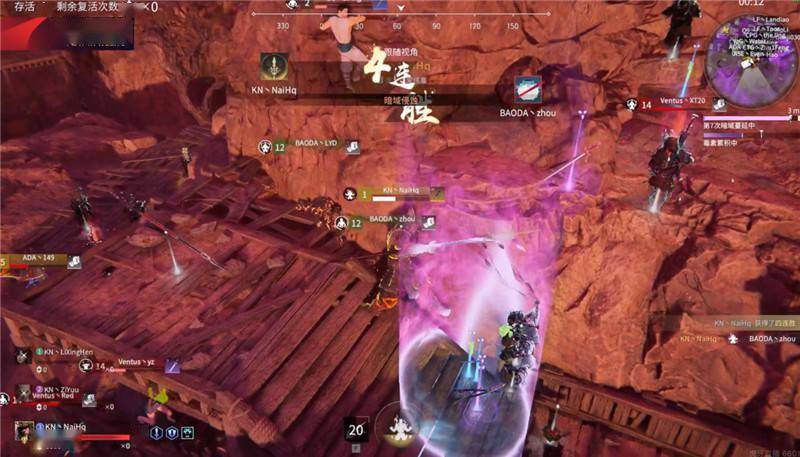Click the teal square buff icon
This screenshot has height=457, width=800.
click(186, 432)
